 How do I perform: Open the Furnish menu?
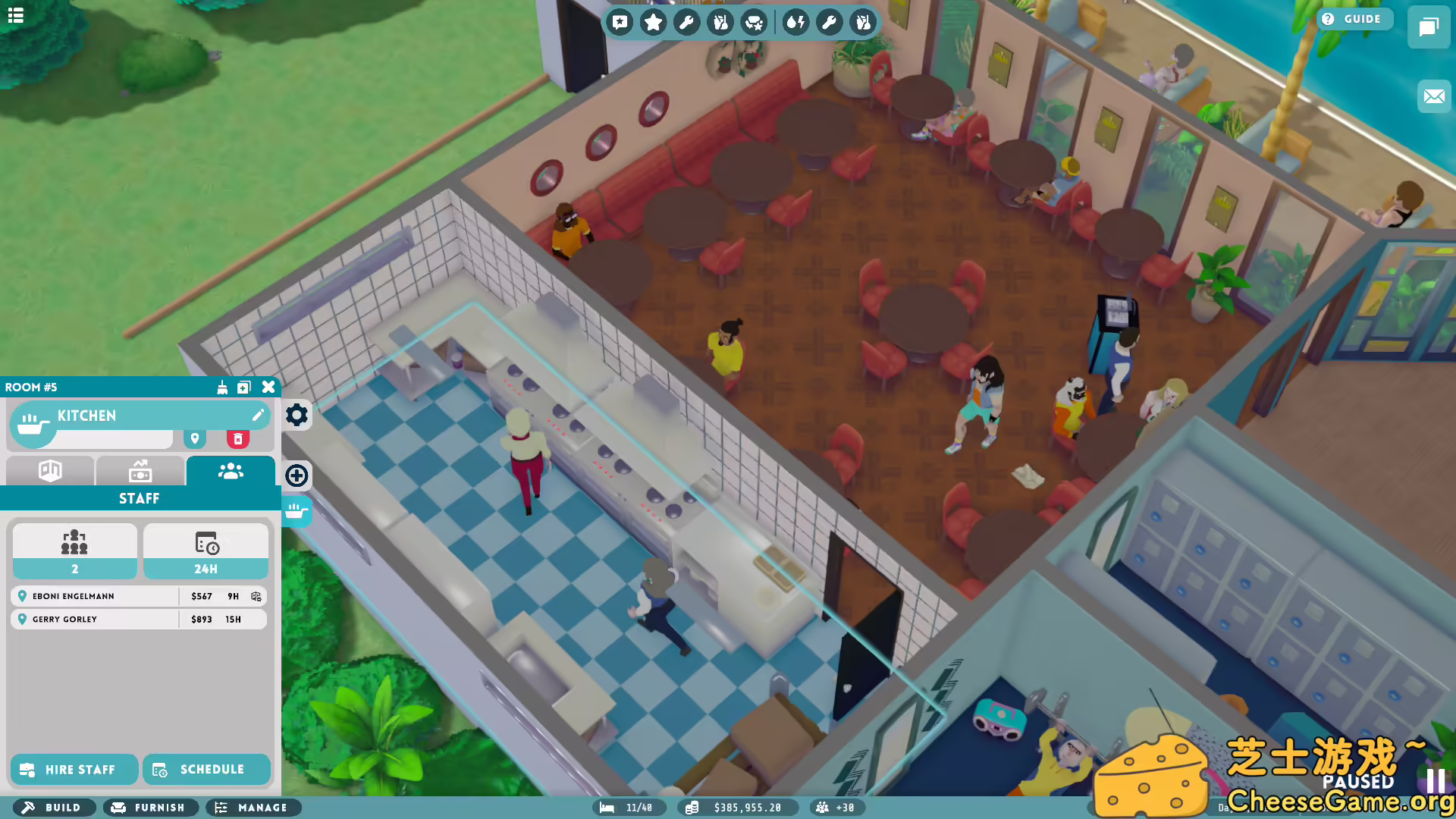pyautogui.click(x=150, y=808)
